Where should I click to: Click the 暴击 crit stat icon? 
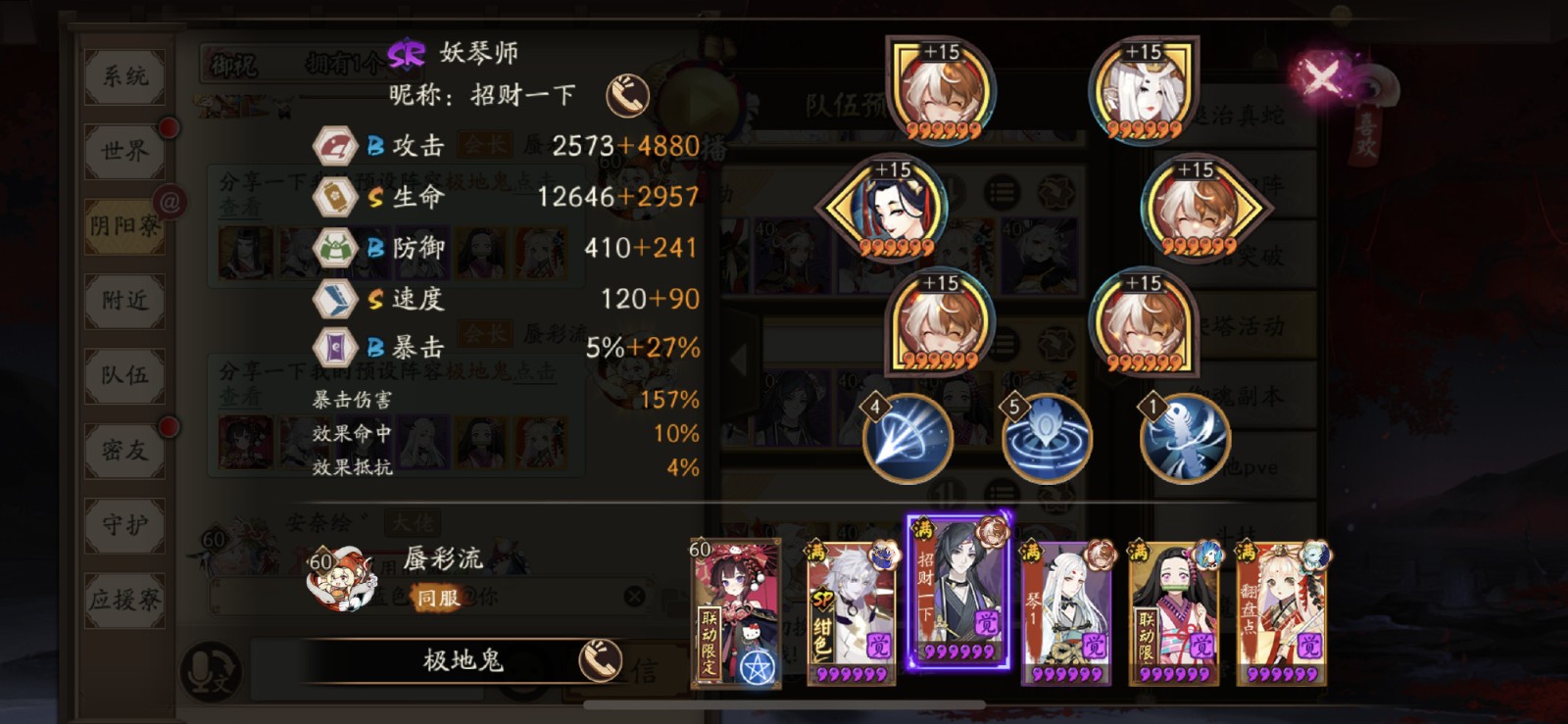pyautogui.click(x=334, y=345)
